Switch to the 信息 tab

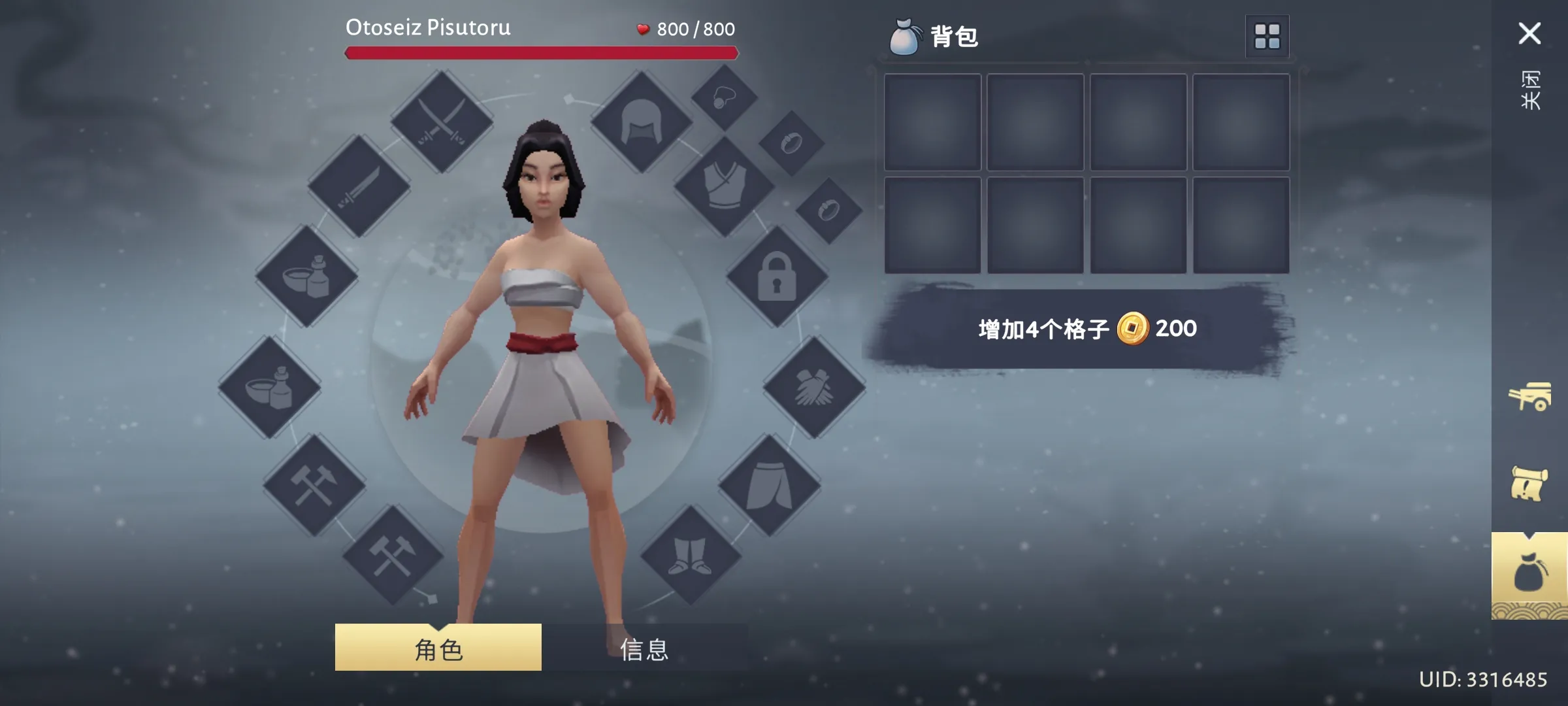(x=644, y=650)
